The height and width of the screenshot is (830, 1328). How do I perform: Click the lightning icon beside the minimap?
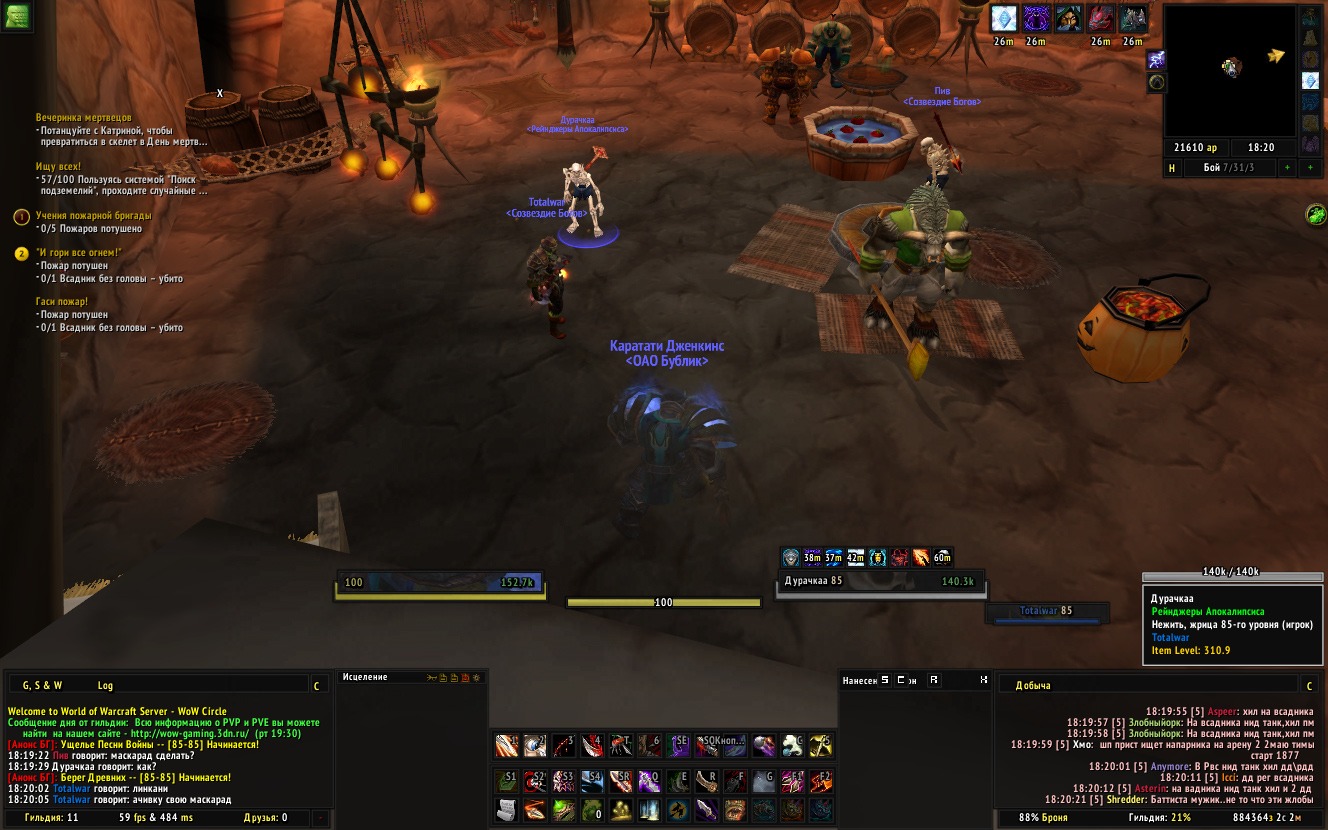[x=1155, y=60]
